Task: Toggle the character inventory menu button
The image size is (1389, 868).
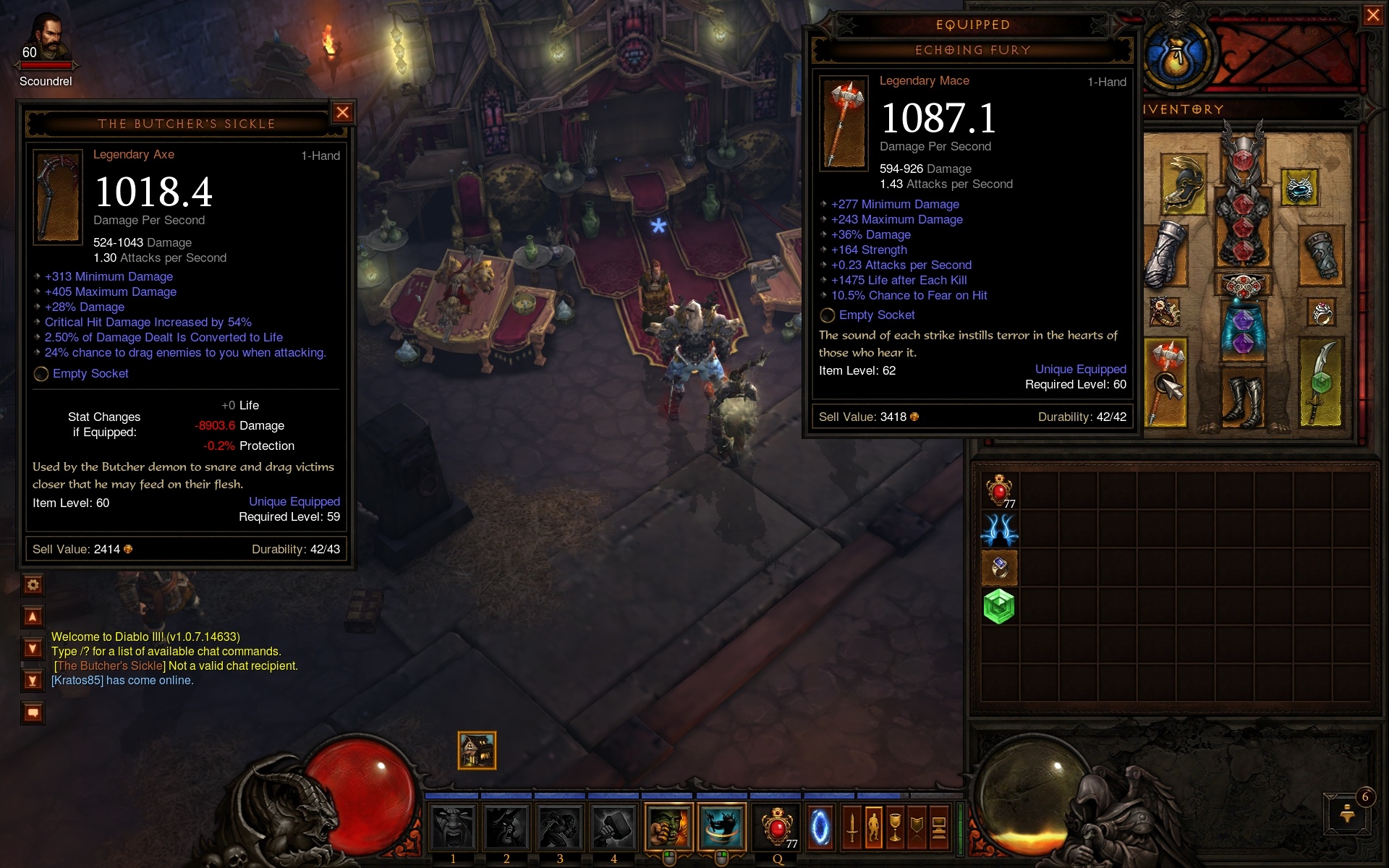Action: [874, 827]
